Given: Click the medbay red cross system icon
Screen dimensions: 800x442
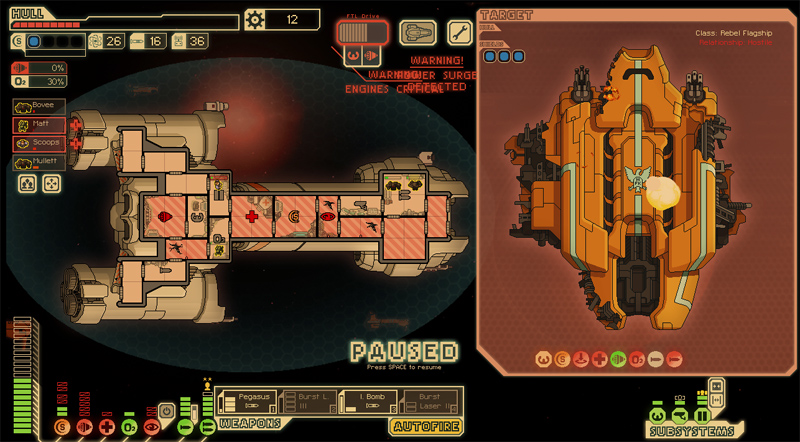Looking at the screenshot, I should (106, 427).
